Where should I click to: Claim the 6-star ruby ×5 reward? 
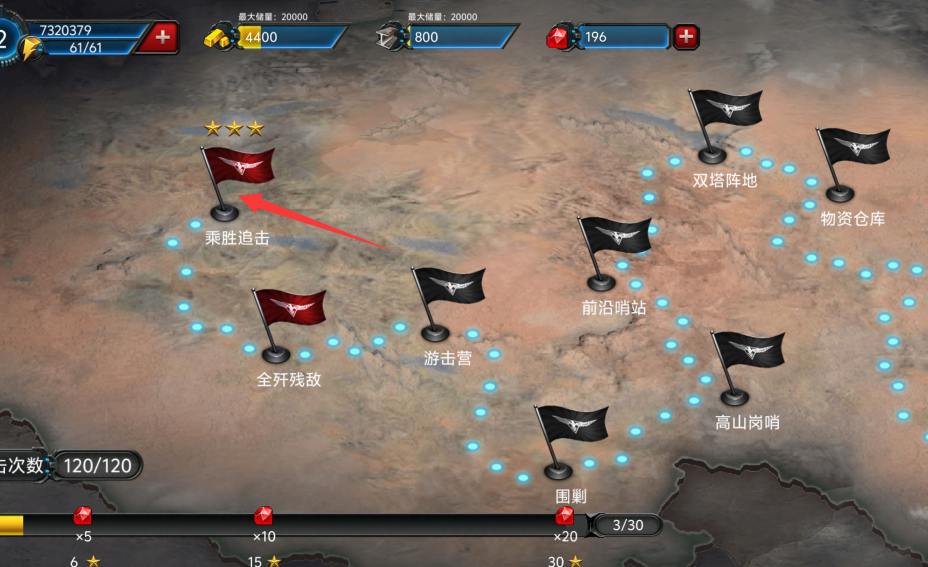pos(83,516)
